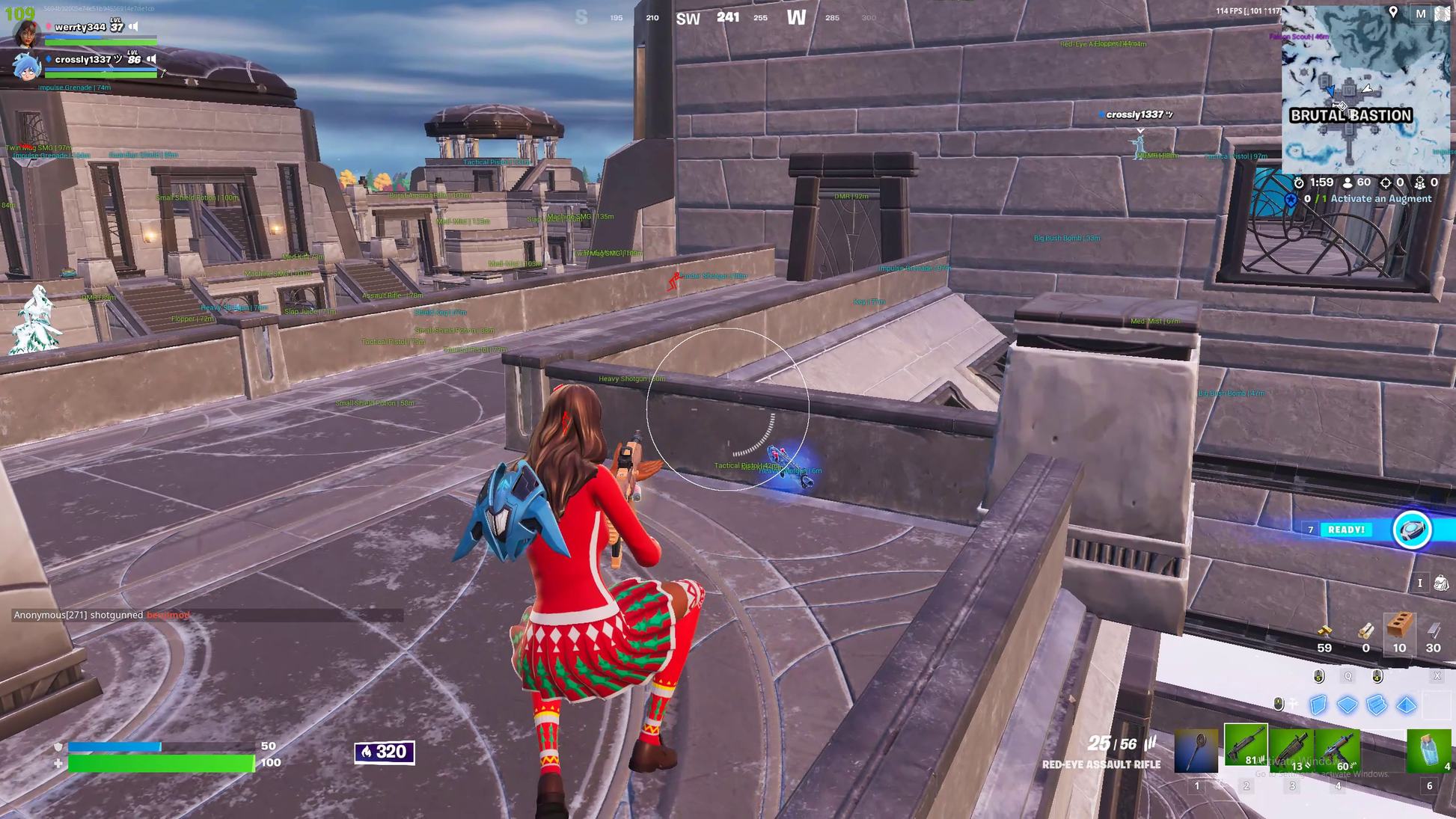Click the map marker pin icon
1456x819 pixels.
(x=1393, y=12)
